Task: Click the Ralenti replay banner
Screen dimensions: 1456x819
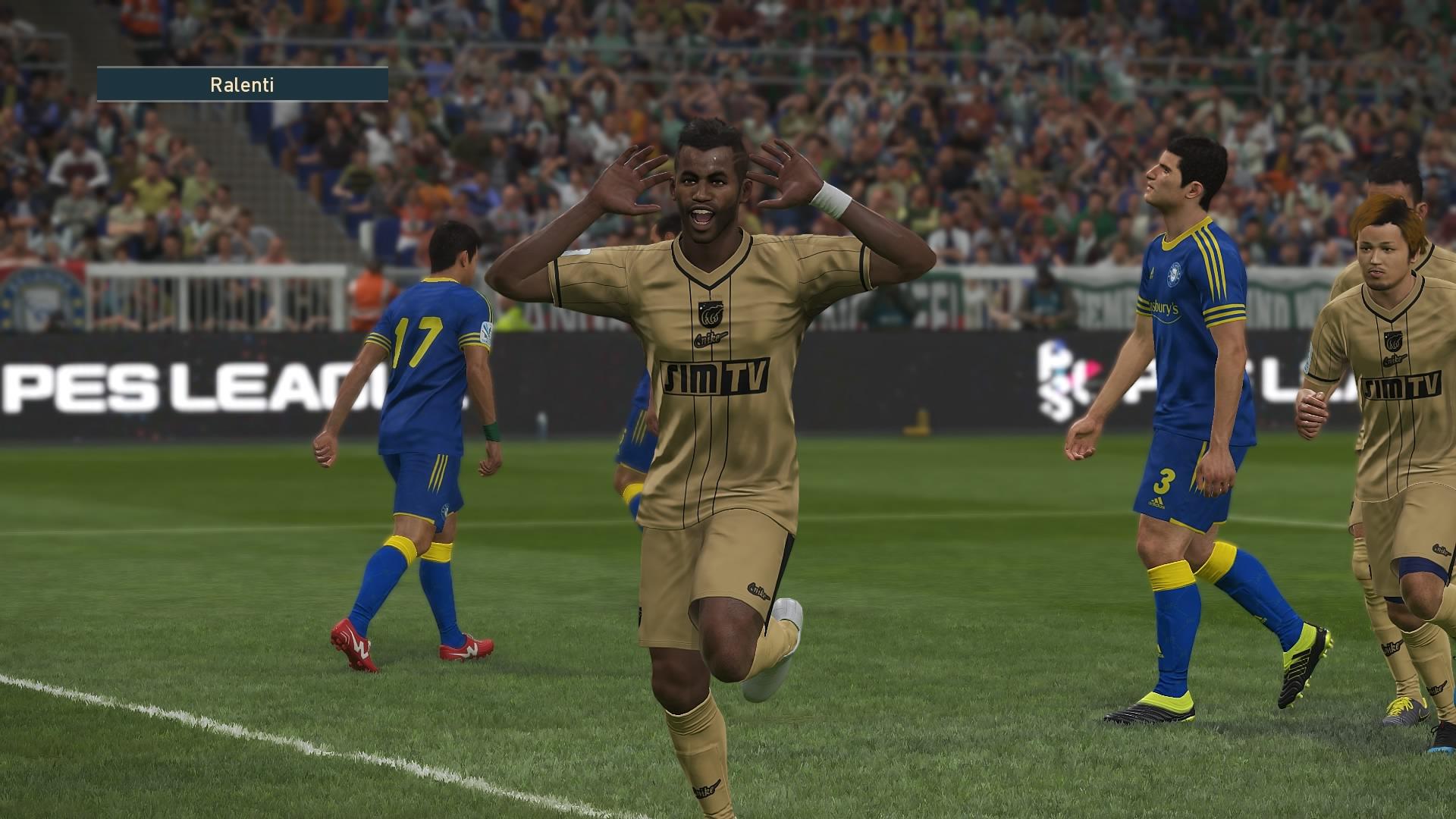Action: pos(242,84)
